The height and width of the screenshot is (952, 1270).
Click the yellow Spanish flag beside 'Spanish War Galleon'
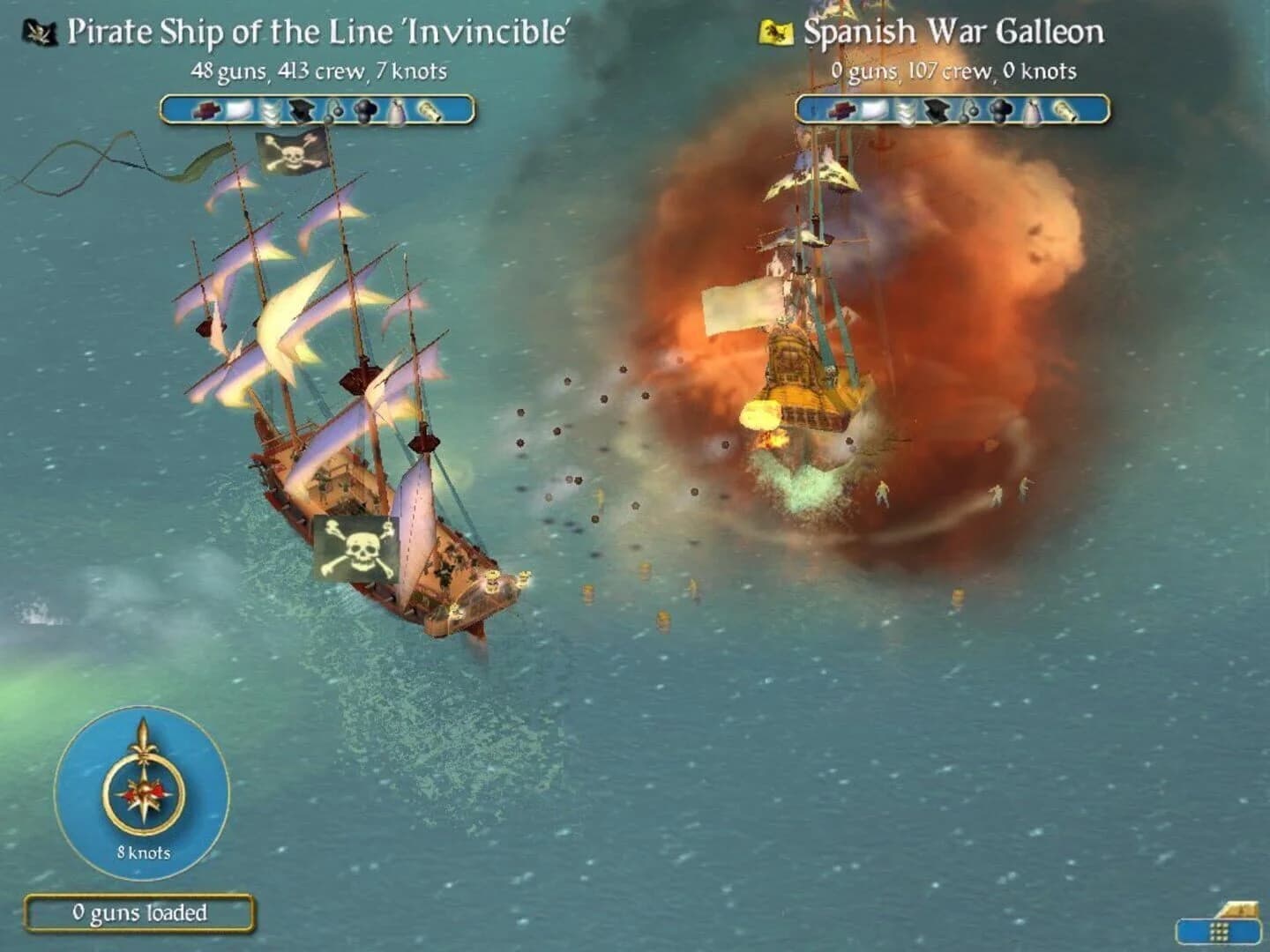tap(776, 32)
